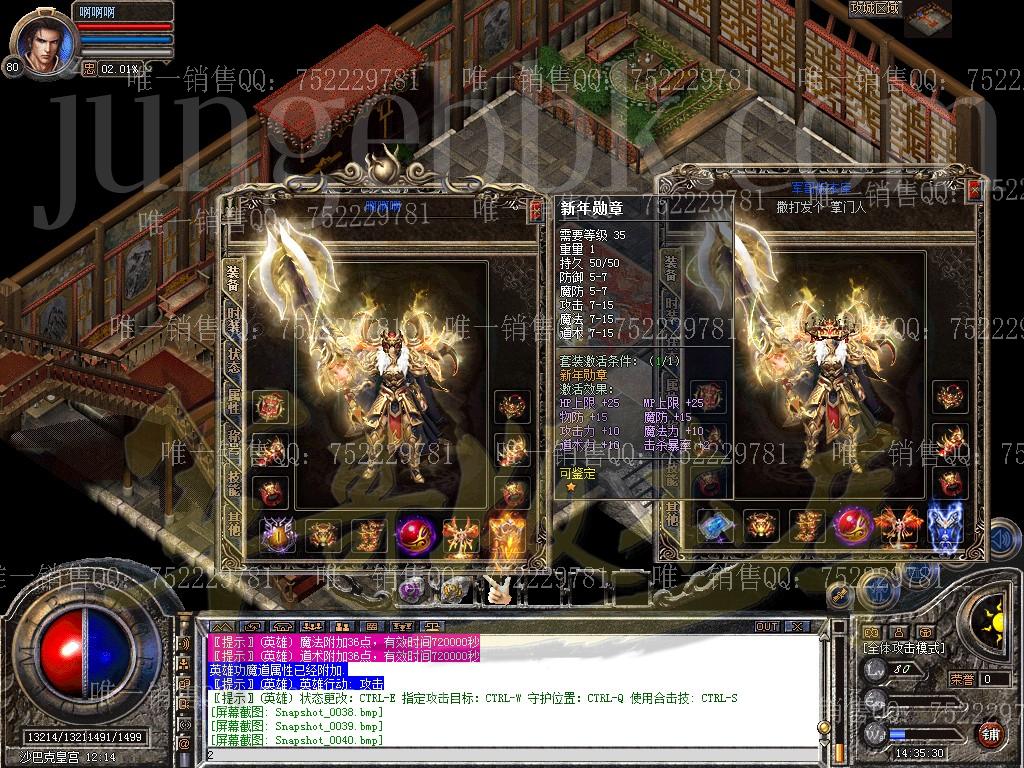Open the 状态 tab in left panel
Screen dimensions: 1024x768
(x=232, y=362)
